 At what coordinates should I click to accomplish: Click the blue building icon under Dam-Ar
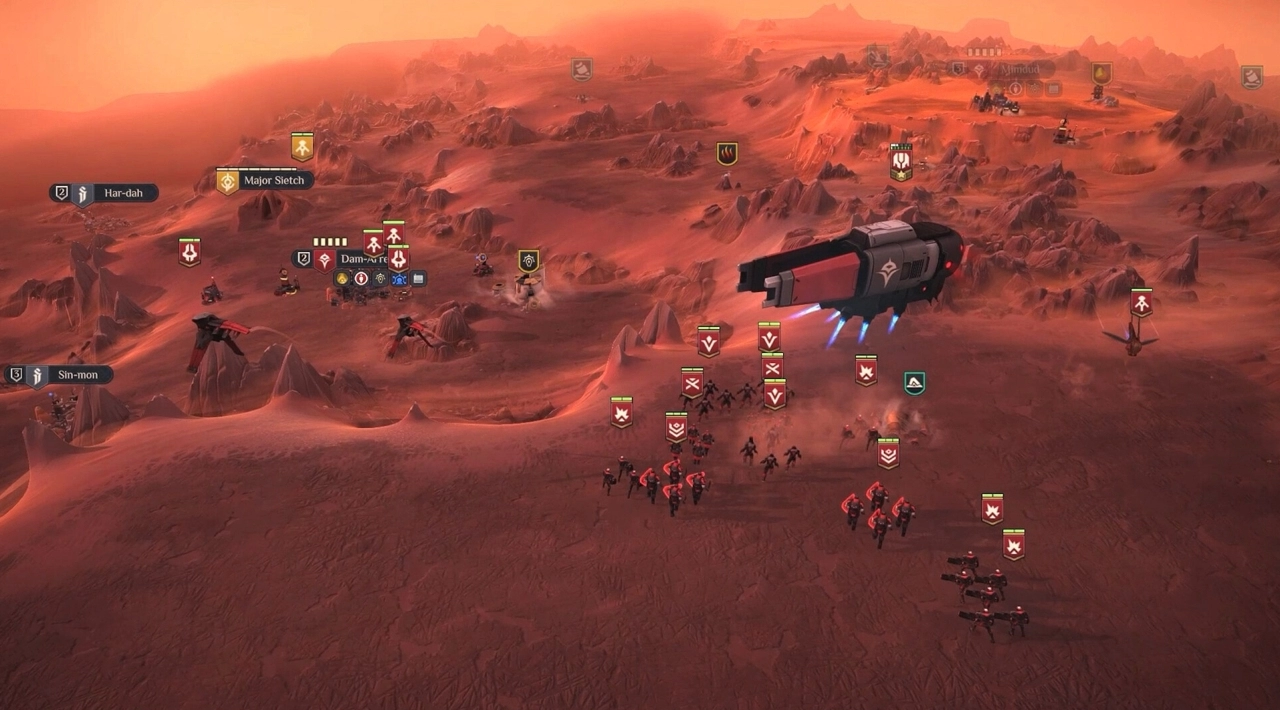pos(399,279)
